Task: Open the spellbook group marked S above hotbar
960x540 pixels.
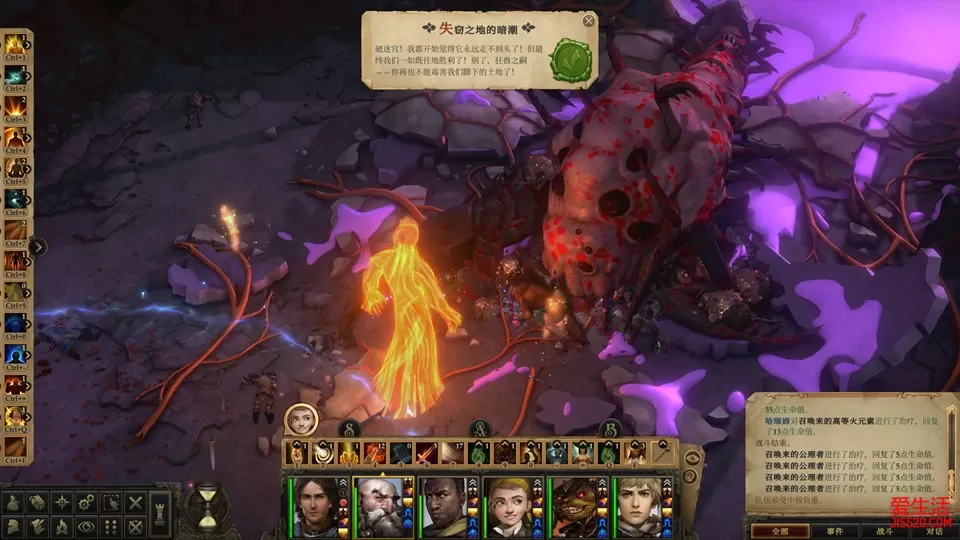Action: click(347, 429)
